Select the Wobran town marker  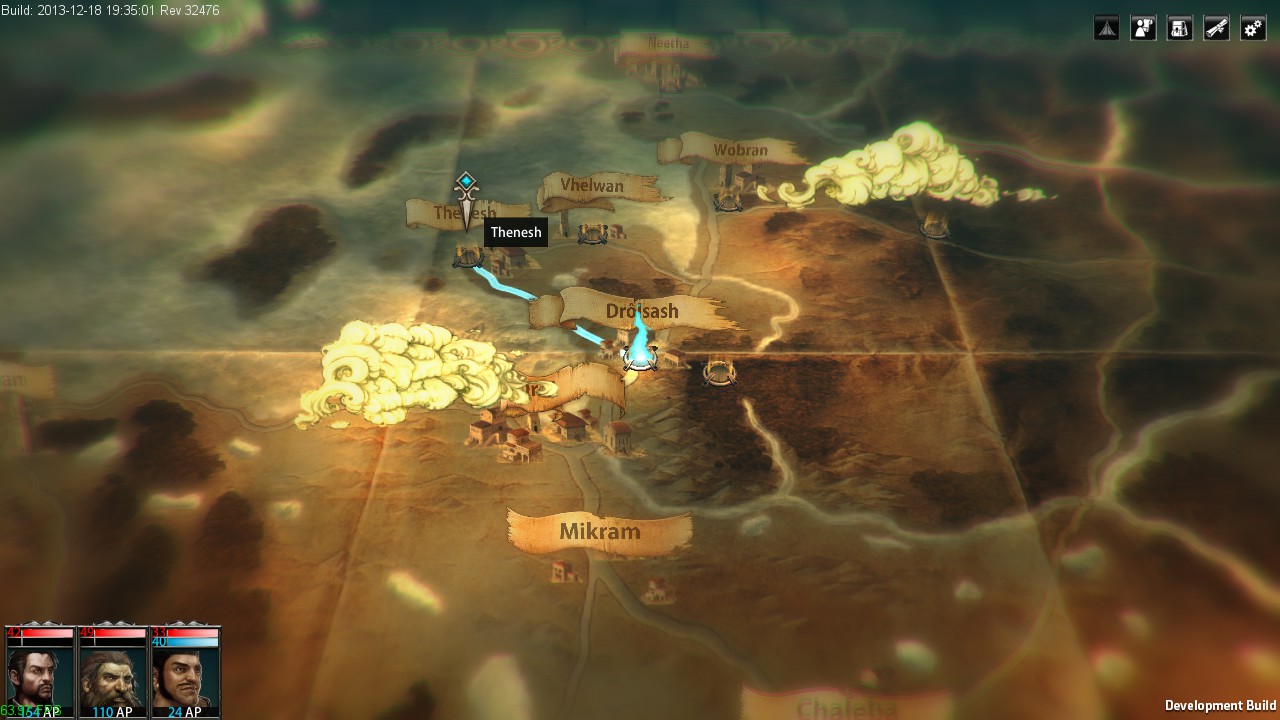click(727, 201)
